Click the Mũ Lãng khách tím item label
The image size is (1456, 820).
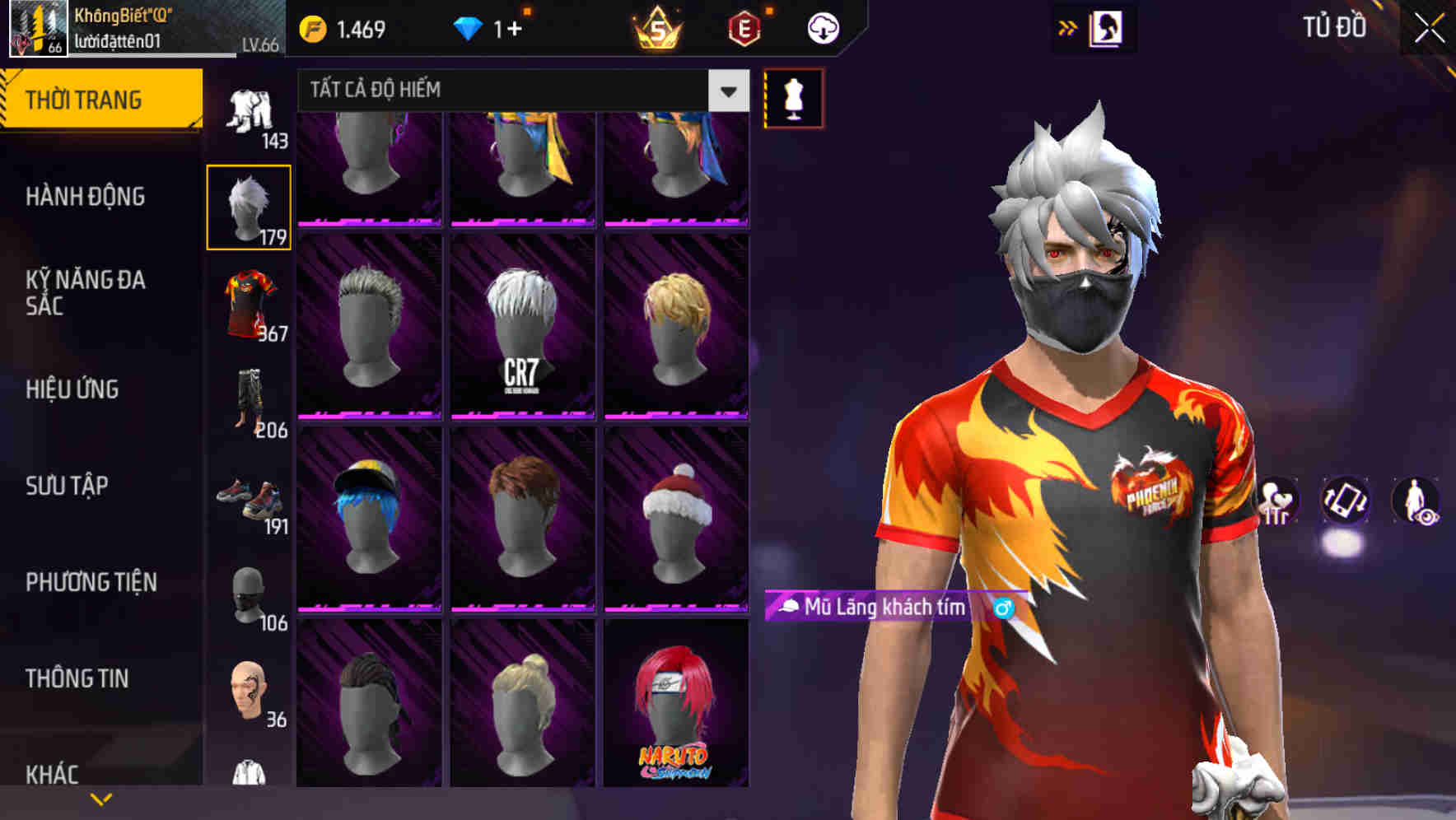[x=884, y=608]
